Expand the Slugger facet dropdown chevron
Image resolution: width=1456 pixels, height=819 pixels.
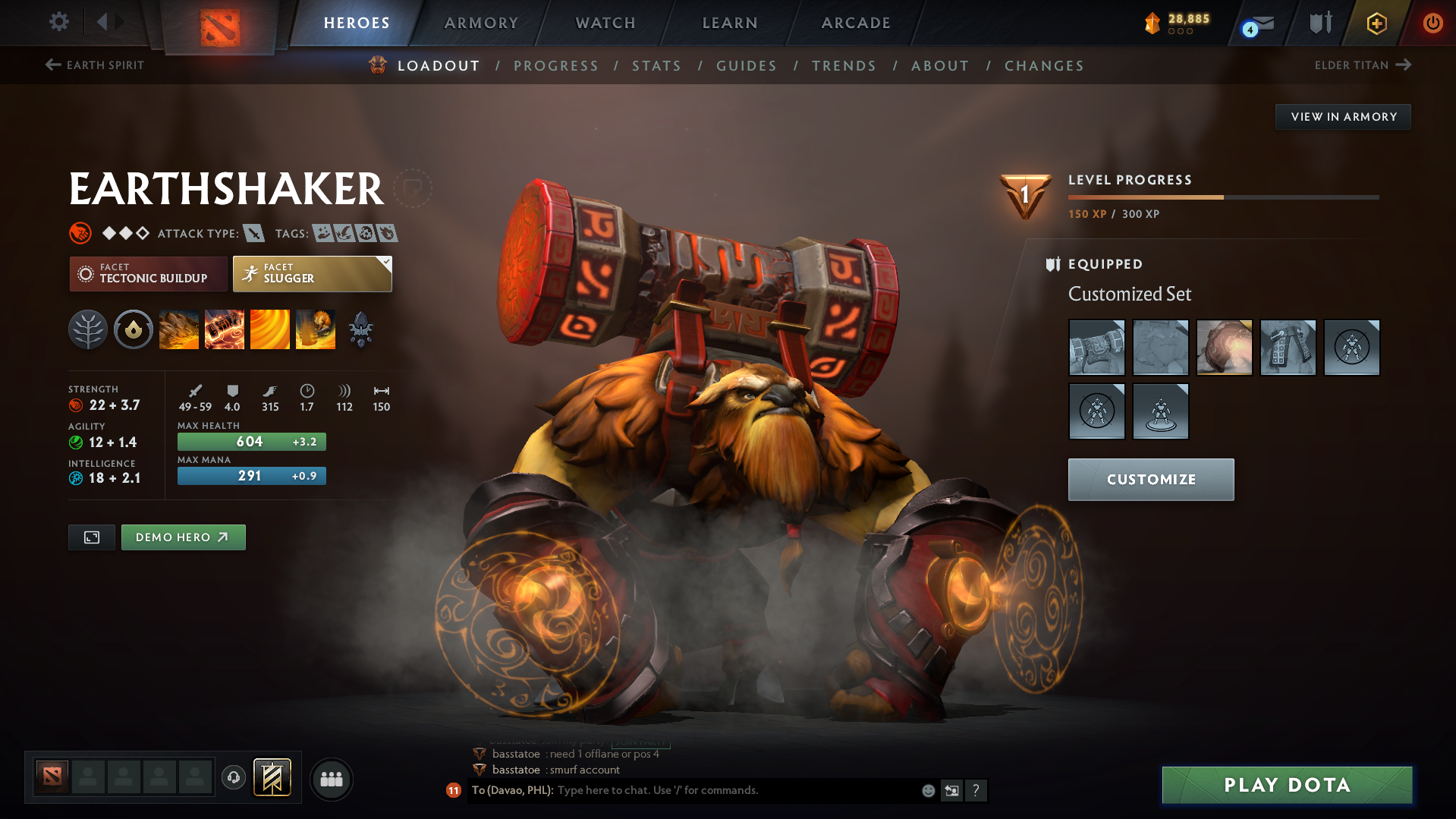[387, 261]
